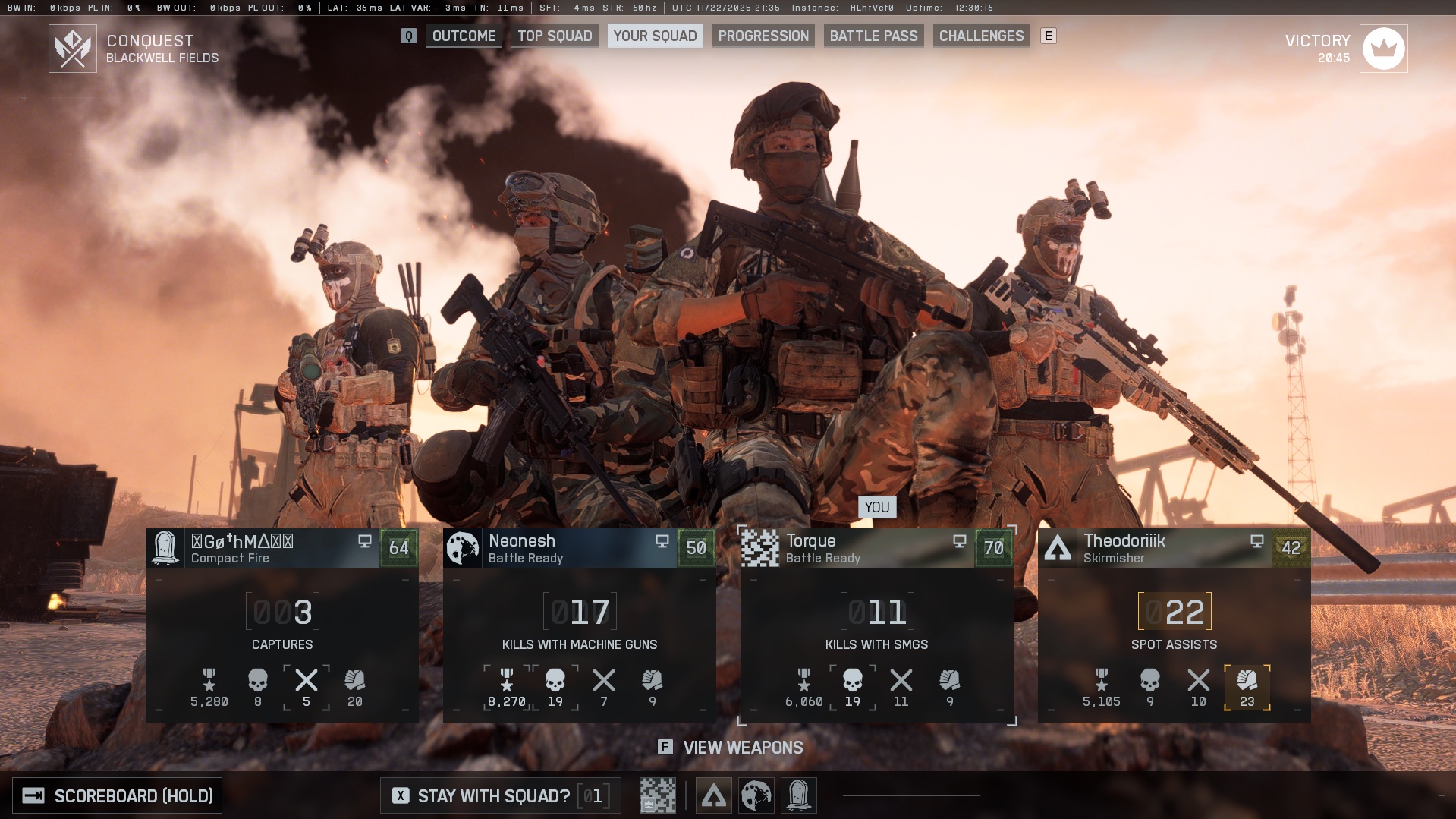This screenshot has width=1456, height=819.
Task: Open the Battle Pass tab
Action: point(873,36)
